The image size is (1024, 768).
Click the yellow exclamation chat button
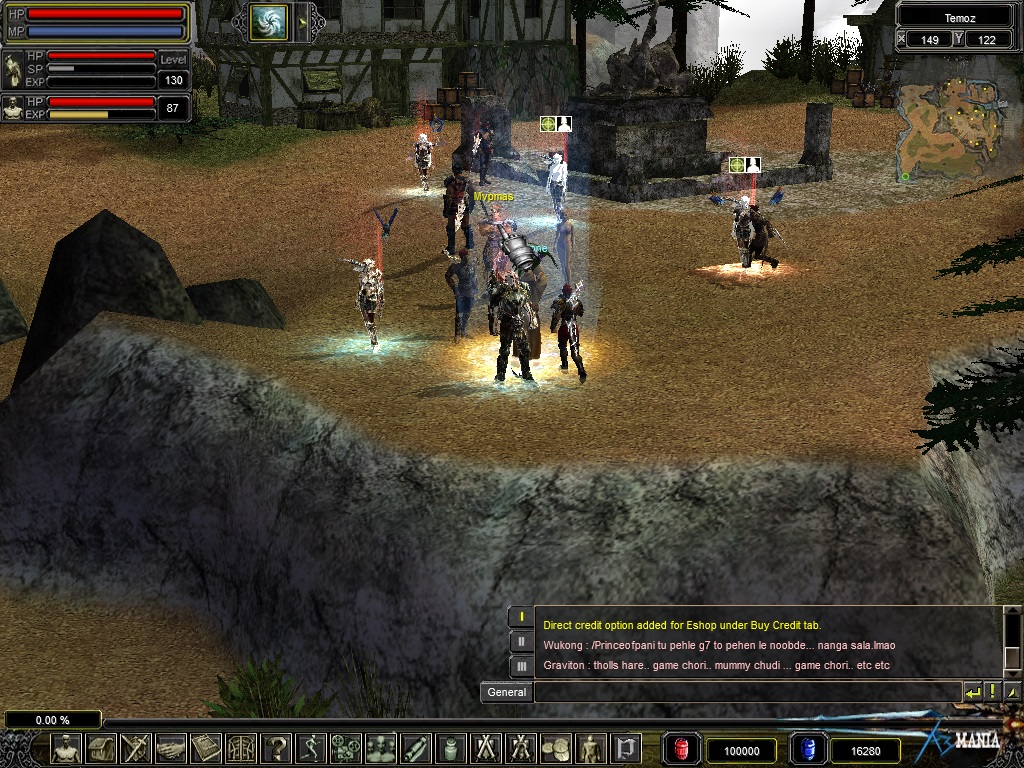(992, 692)
